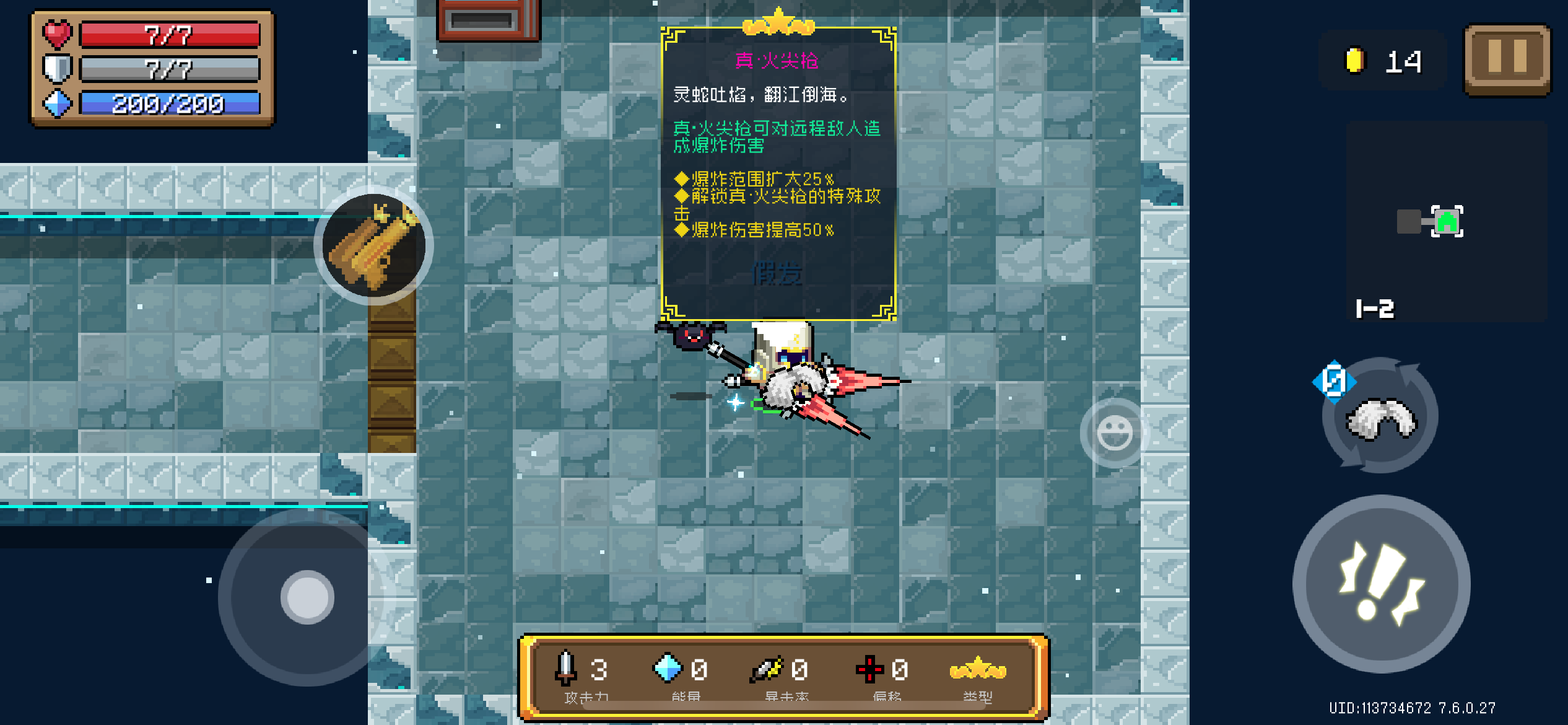The height and width of the screenshot is (725, 1568).
Task: Tap the blue 200/200 mana bar
Action: [x=168, y=103]
